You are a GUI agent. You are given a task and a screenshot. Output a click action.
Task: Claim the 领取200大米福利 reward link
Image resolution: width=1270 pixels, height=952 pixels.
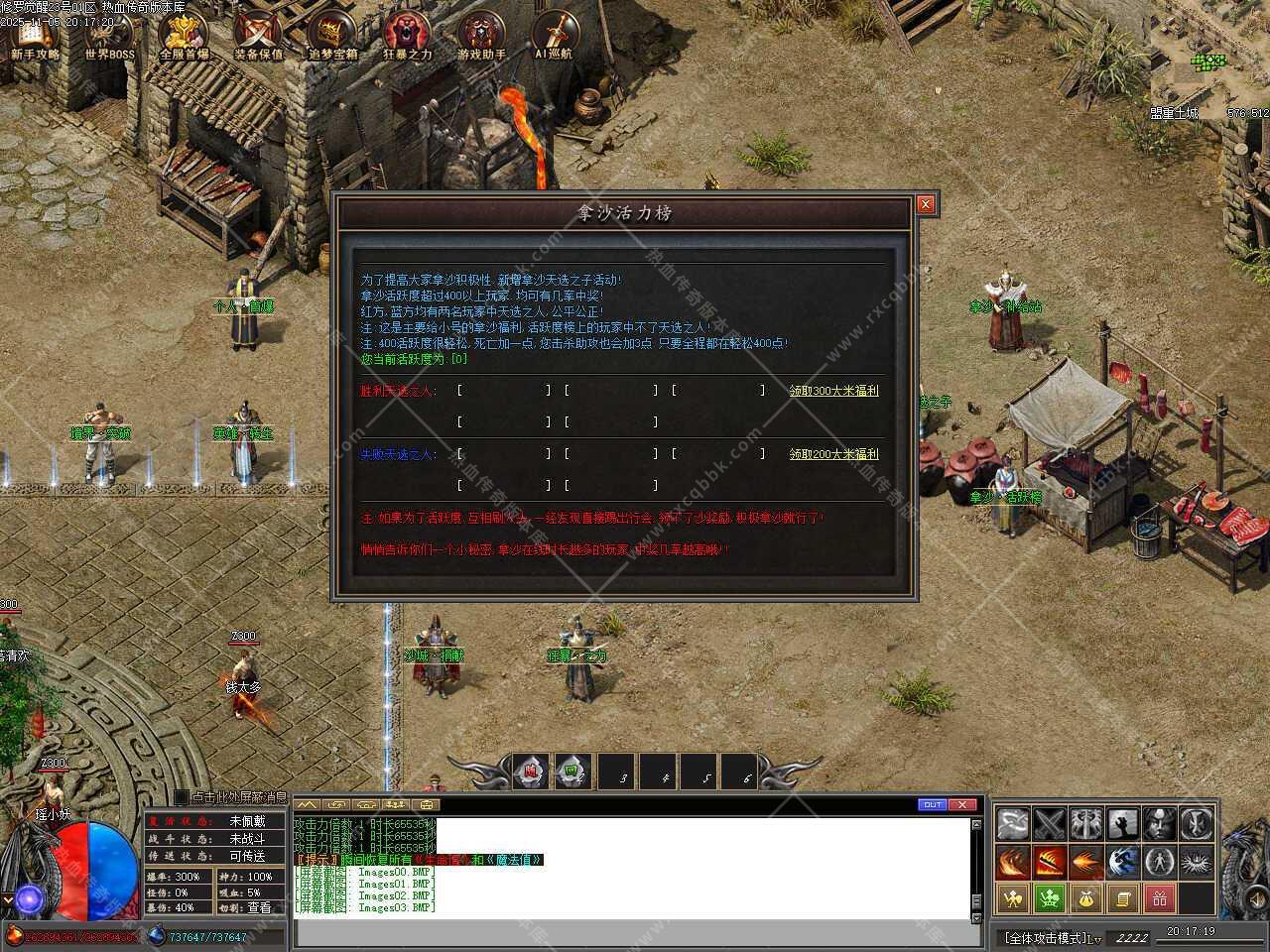[x=833, y=454]
